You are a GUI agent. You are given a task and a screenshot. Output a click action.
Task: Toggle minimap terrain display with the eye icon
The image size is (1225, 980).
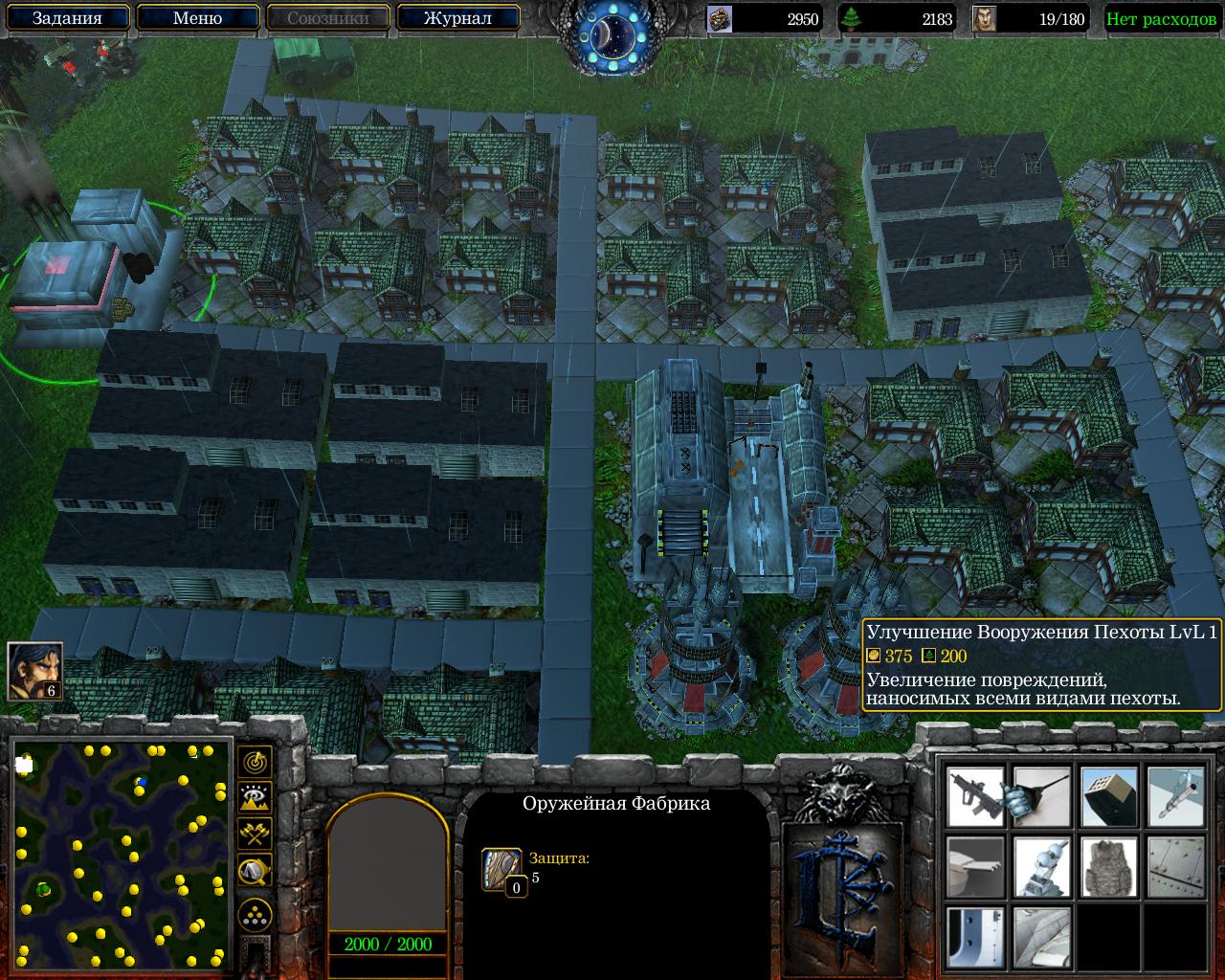pyautogui.click(x=255, y=797)
